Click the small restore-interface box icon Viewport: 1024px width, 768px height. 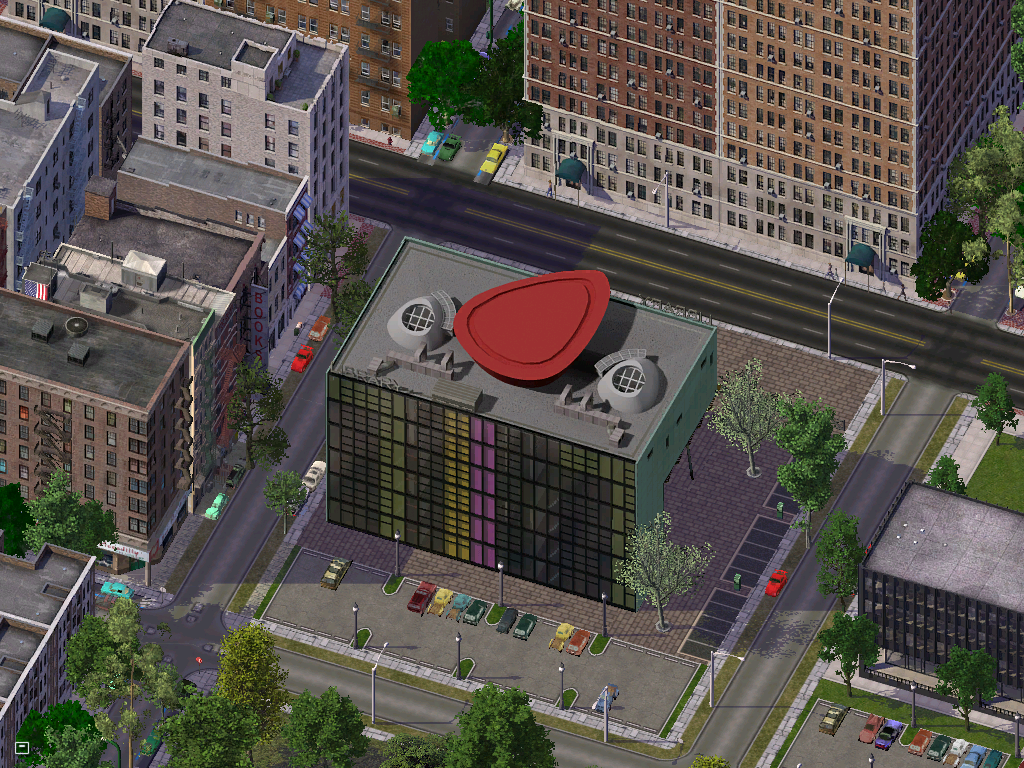22,747
